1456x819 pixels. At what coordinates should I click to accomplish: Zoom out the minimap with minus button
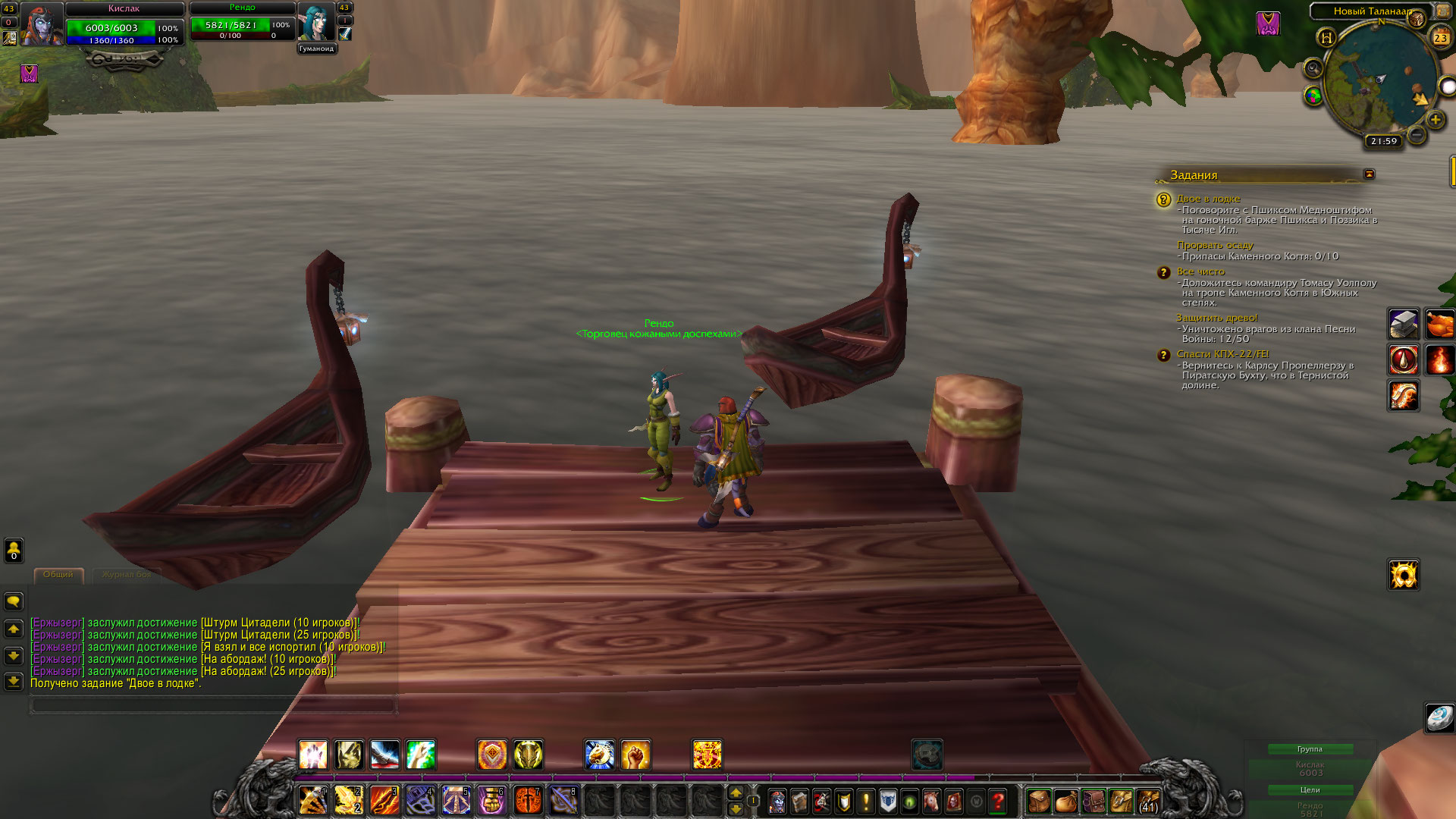tap(1416, 135)
